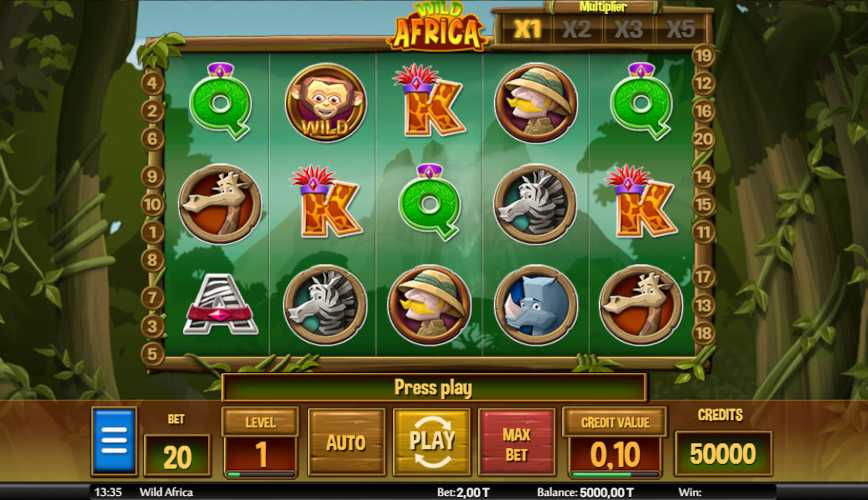Highlight the payline 18 marker
This screenshot has height=500, width=868.
click(704, 333)
